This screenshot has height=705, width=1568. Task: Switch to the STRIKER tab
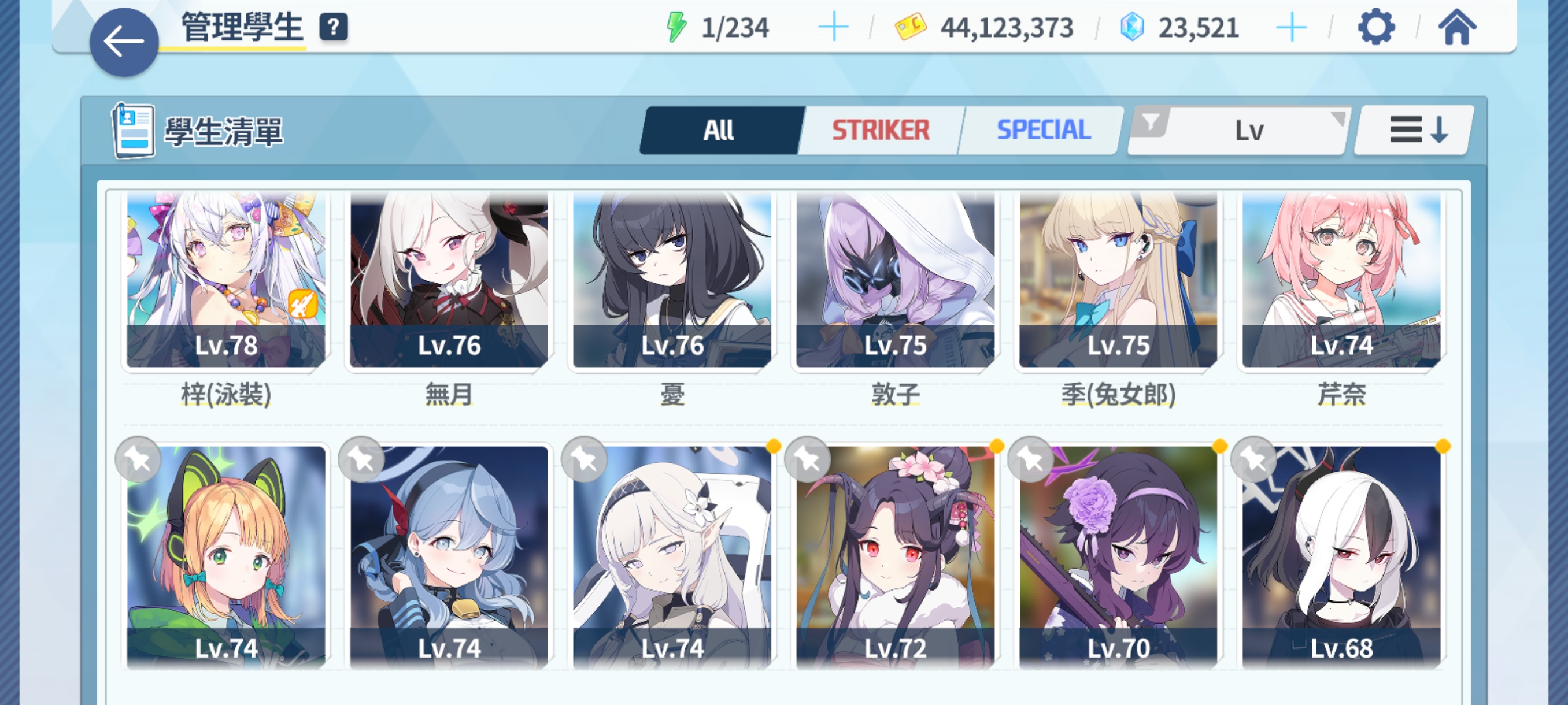click(x=880, y=130)
